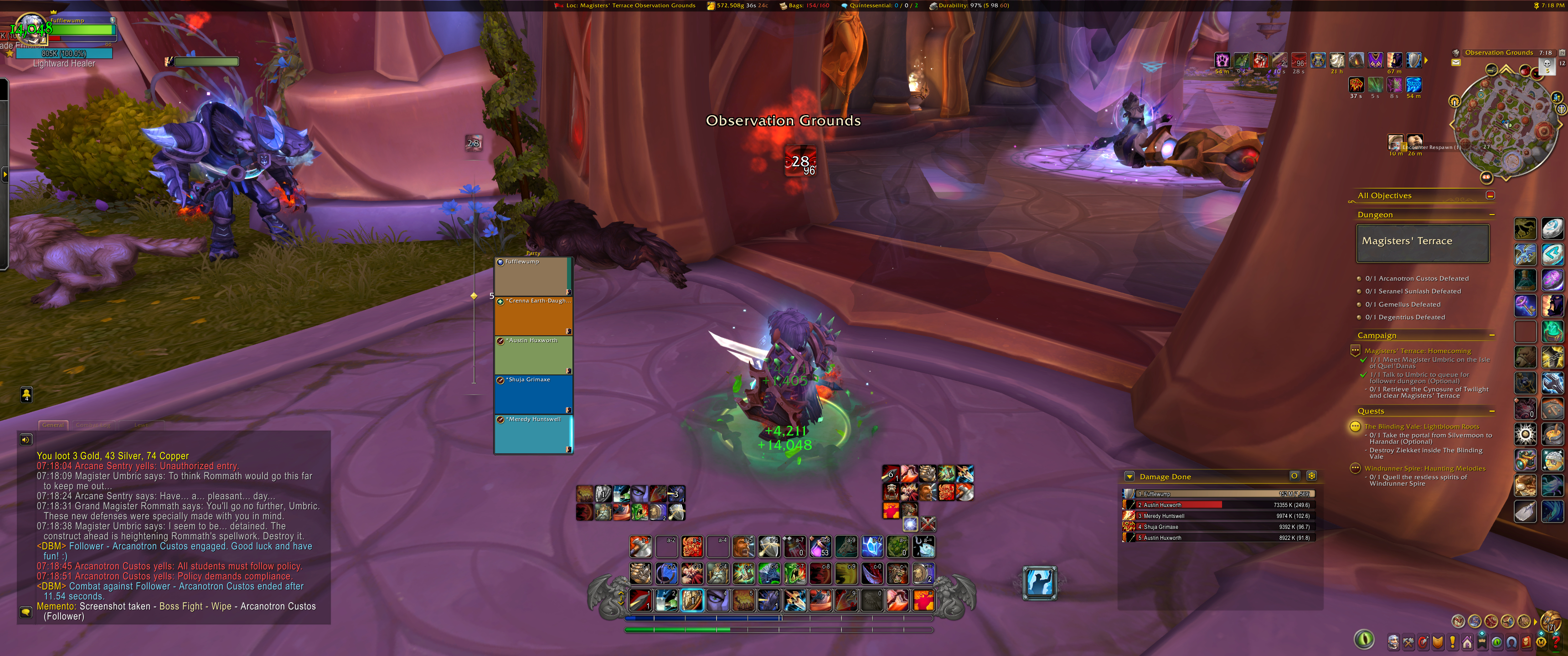Use the purple potion with 53 charges
Screen dimensions: 1568x656
820,547
